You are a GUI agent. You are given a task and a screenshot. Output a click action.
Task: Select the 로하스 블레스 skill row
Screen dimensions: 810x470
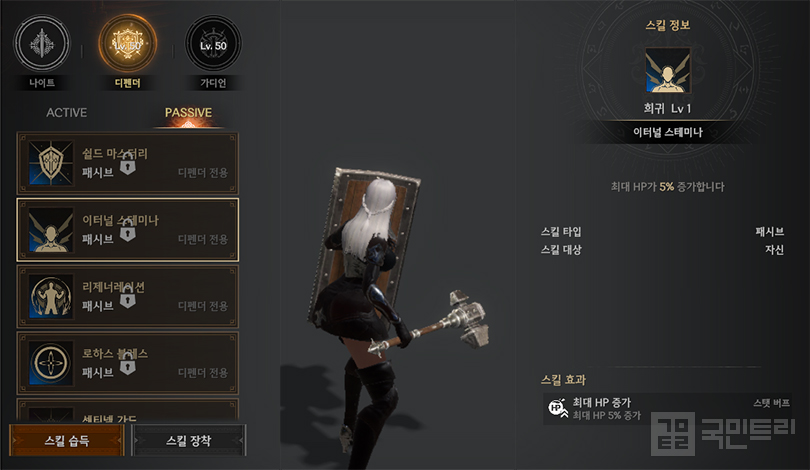pos(128,362)
